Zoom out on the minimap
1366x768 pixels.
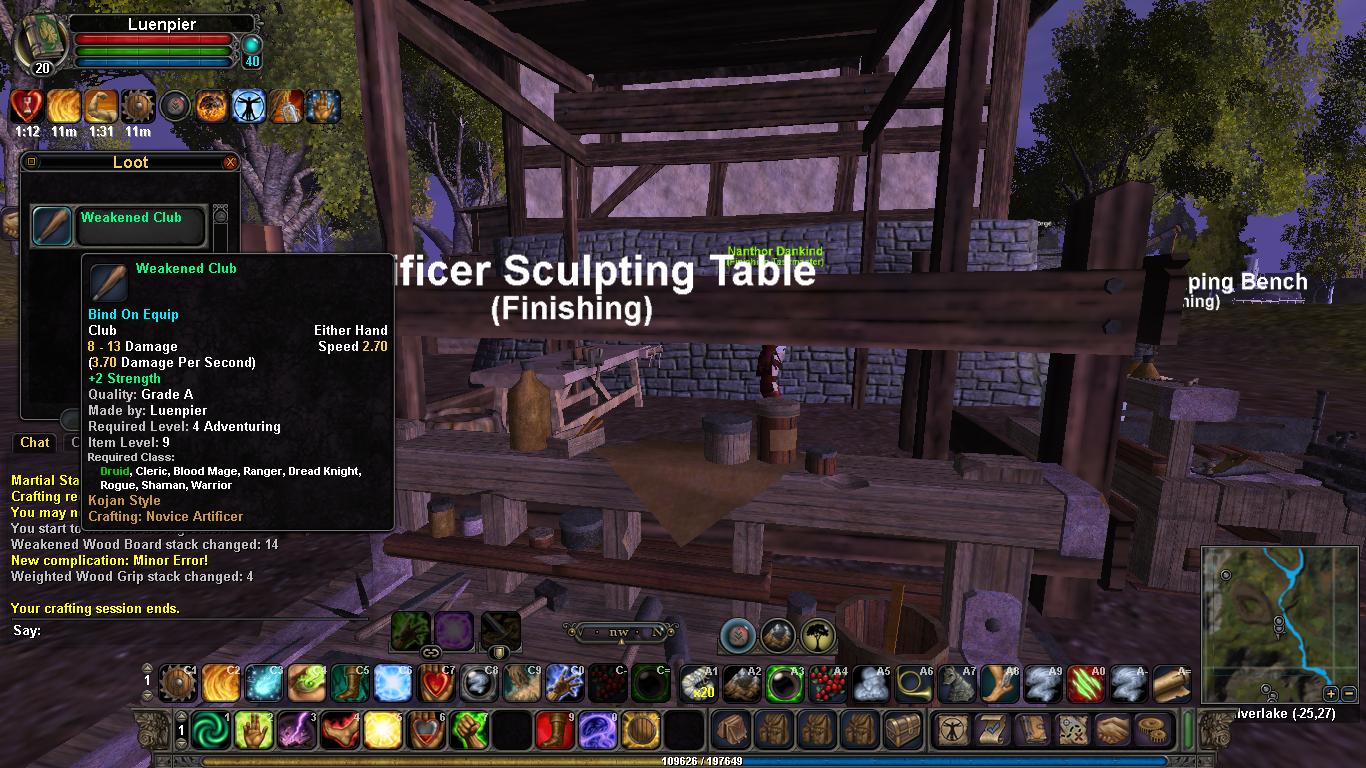(x=1348, y=693)
